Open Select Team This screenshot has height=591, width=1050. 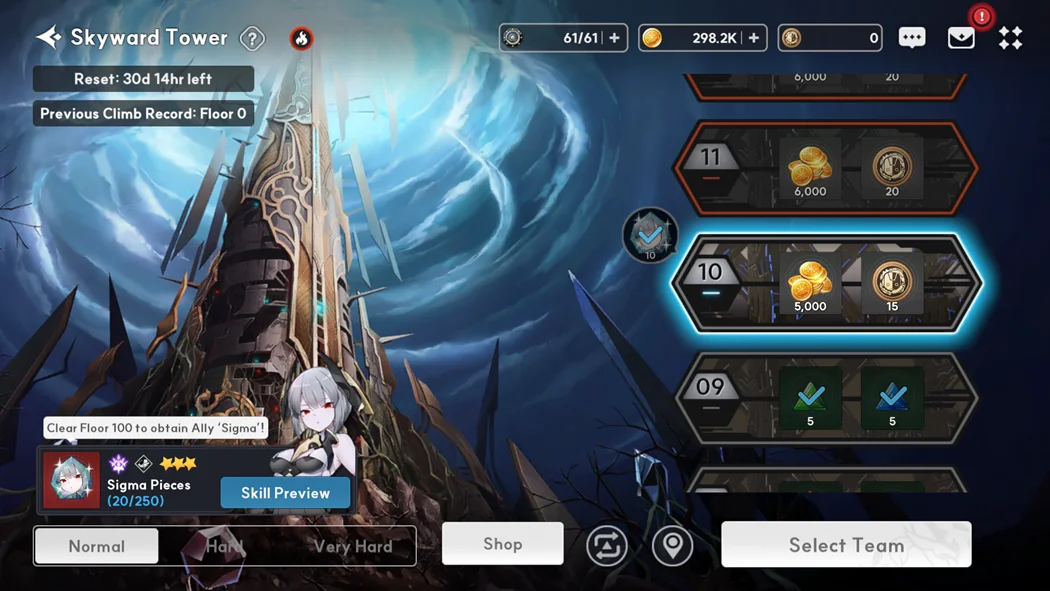click(846, 545)
